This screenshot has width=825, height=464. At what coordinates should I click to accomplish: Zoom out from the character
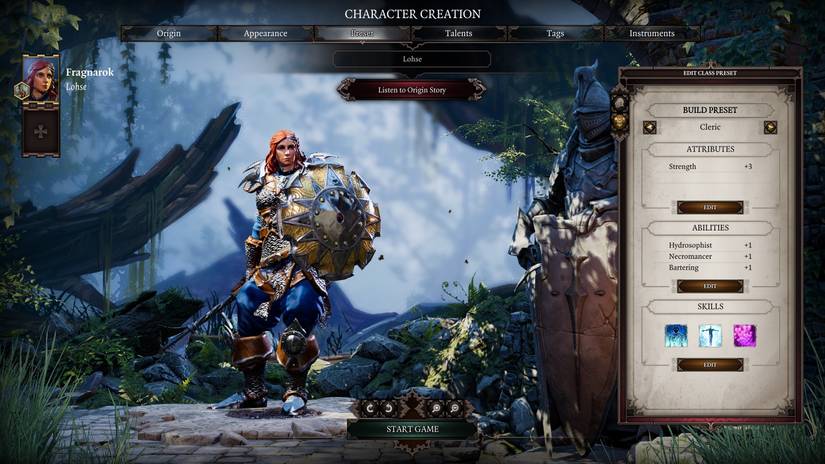(x=455, y=408)
